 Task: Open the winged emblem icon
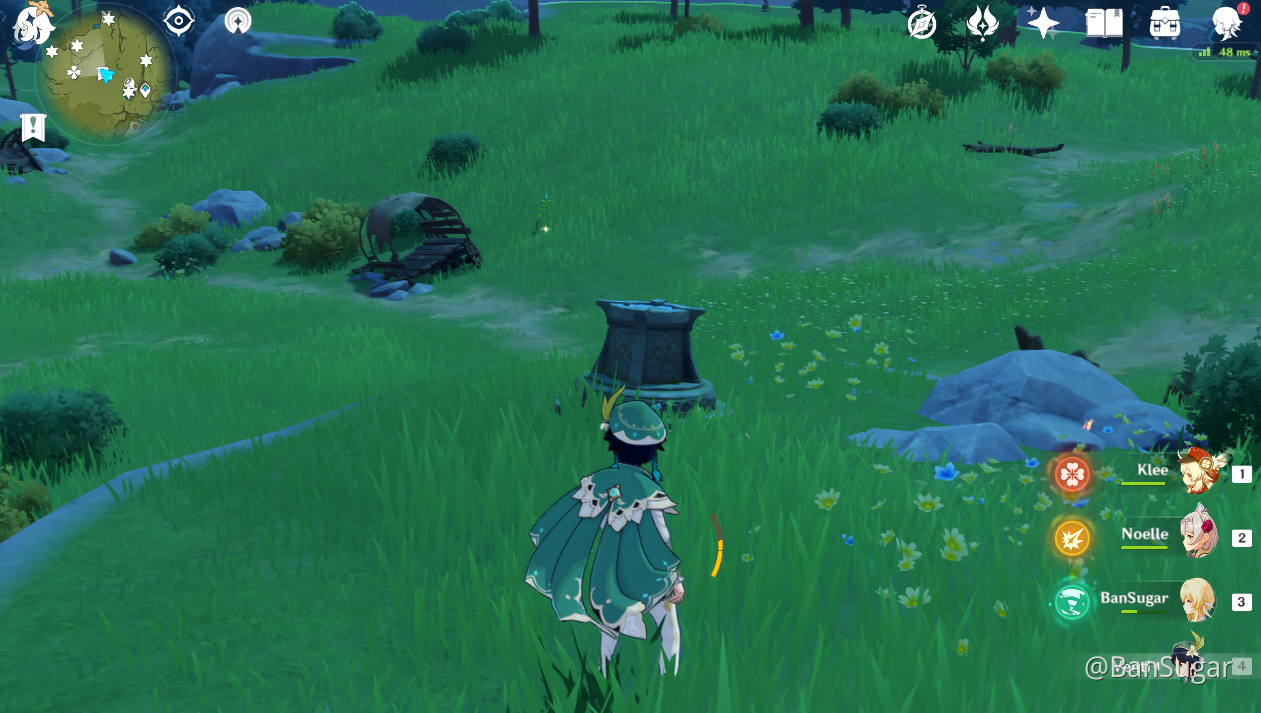pyautogui.click(x=982, y=23)
